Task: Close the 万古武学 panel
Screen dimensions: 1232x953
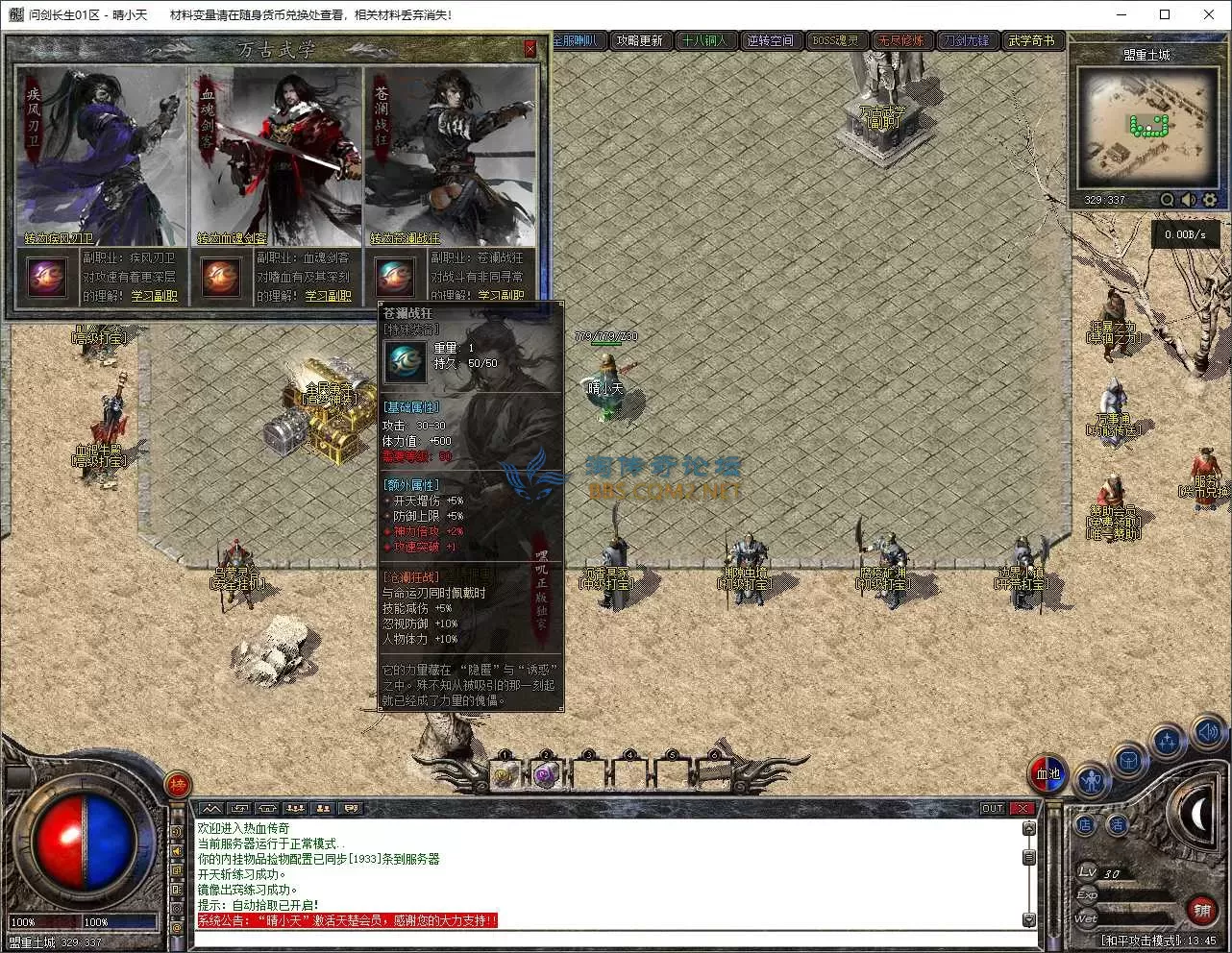Action: (x=530, y=48)
